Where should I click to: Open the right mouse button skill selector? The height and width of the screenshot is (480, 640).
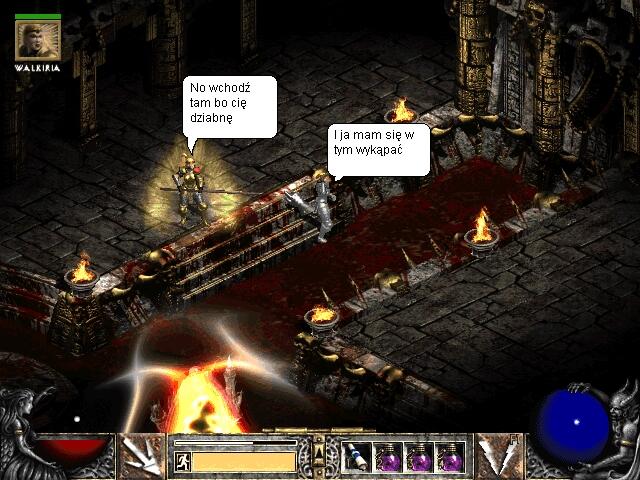497,456
